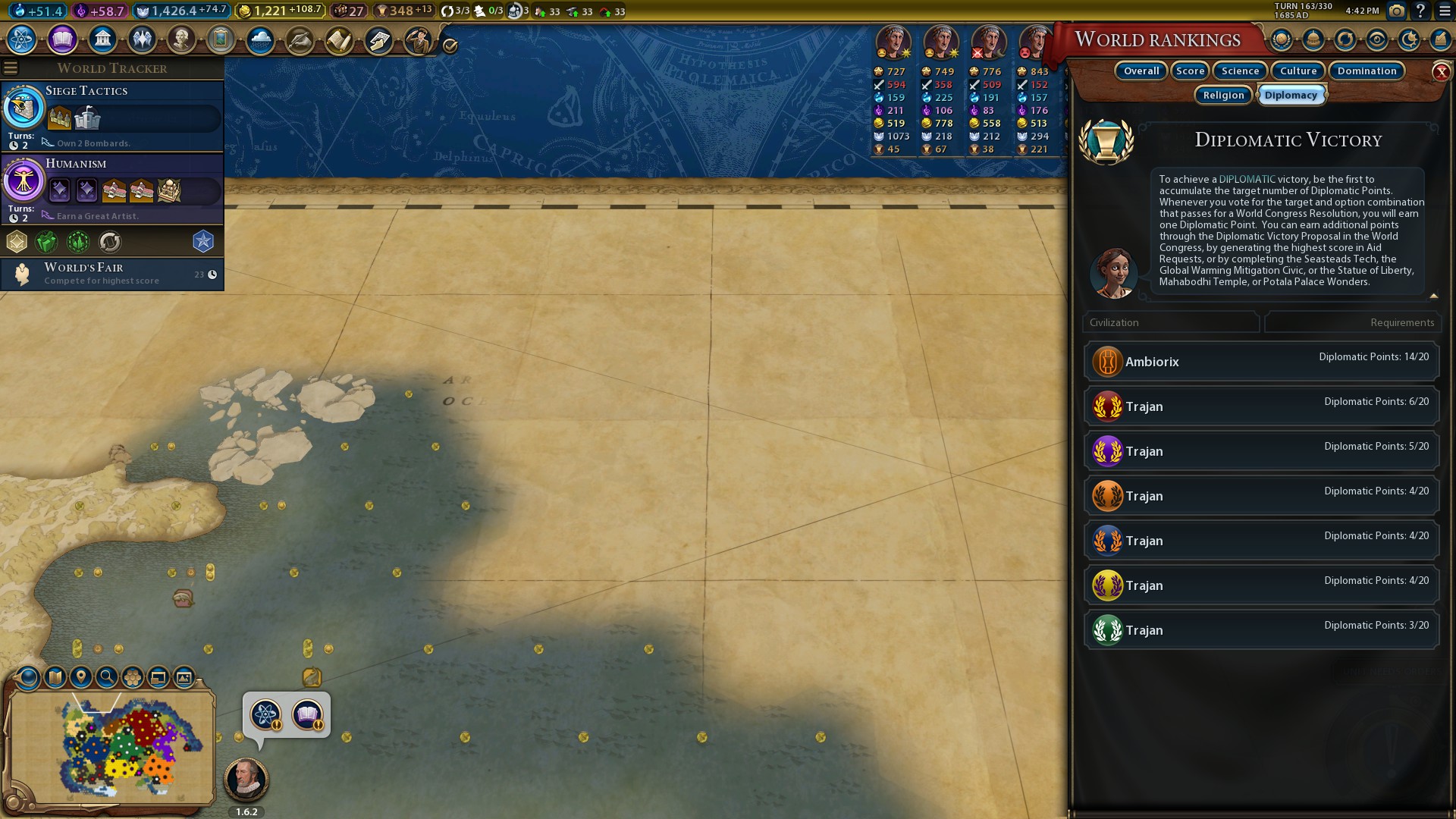
Task: Show the Culture victory rankings
Action: 1298,71
